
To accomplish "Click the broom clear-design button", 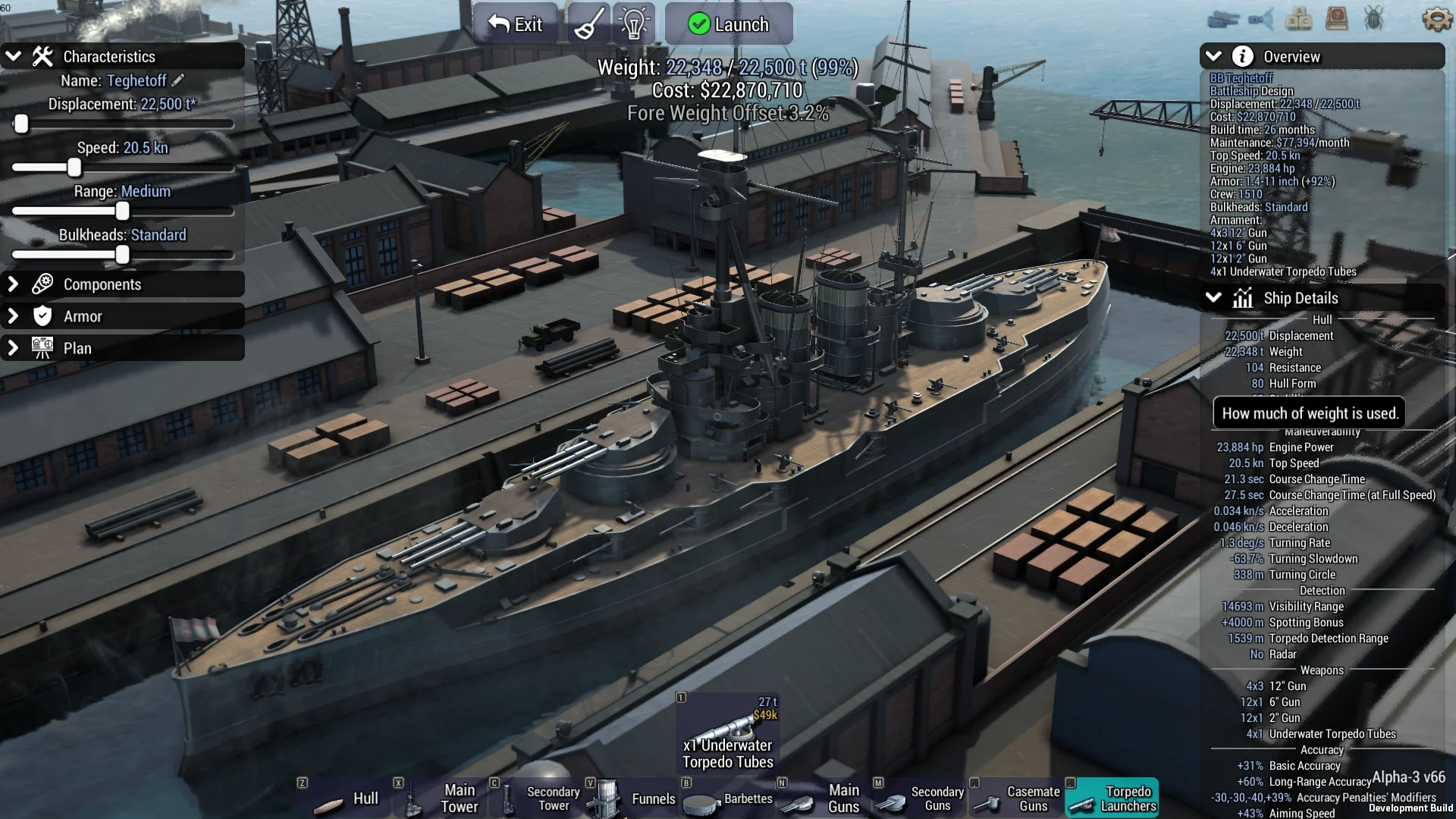I will 589,24.
